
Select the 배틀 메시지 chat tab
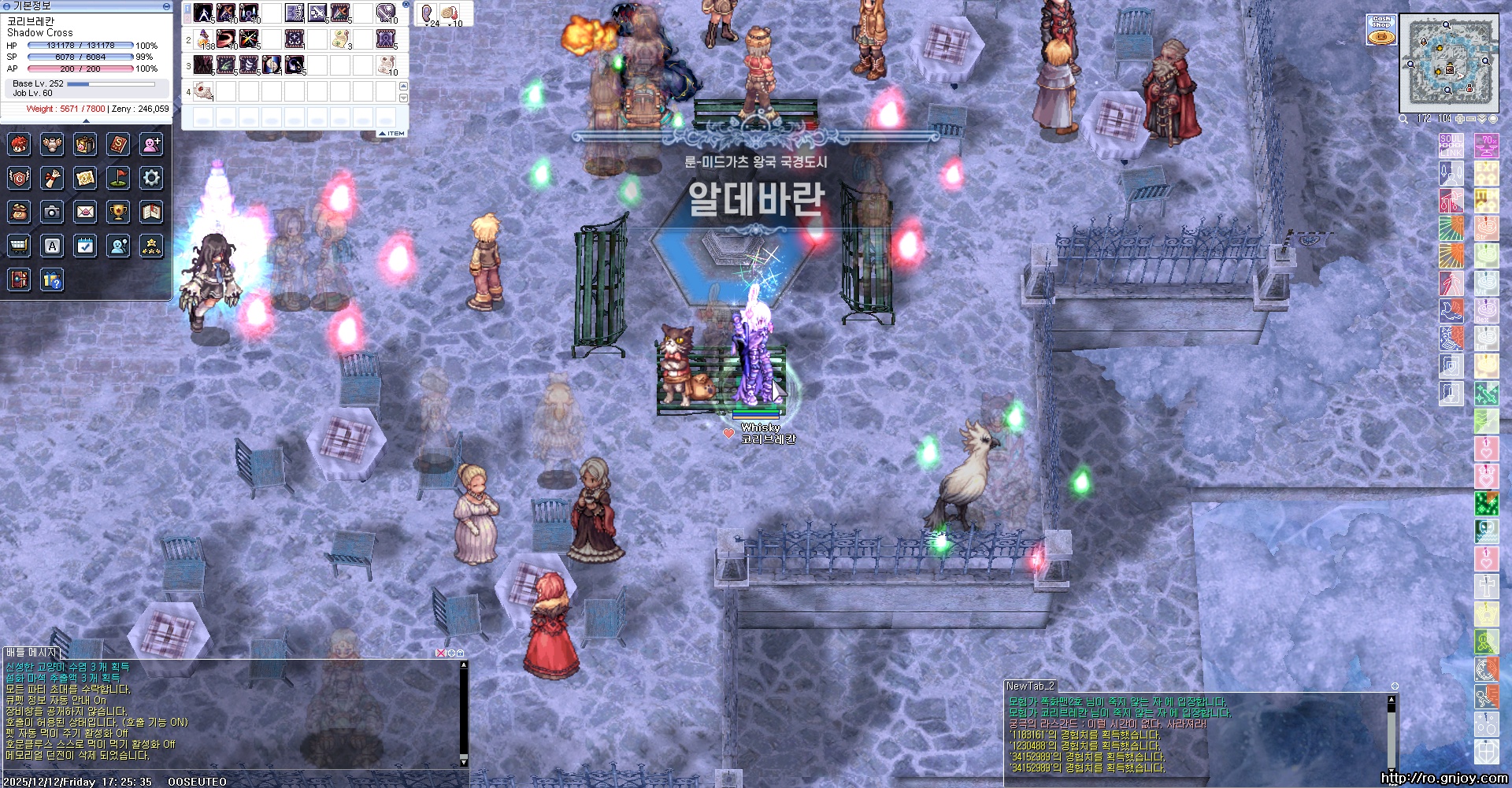tap(31, 653)
